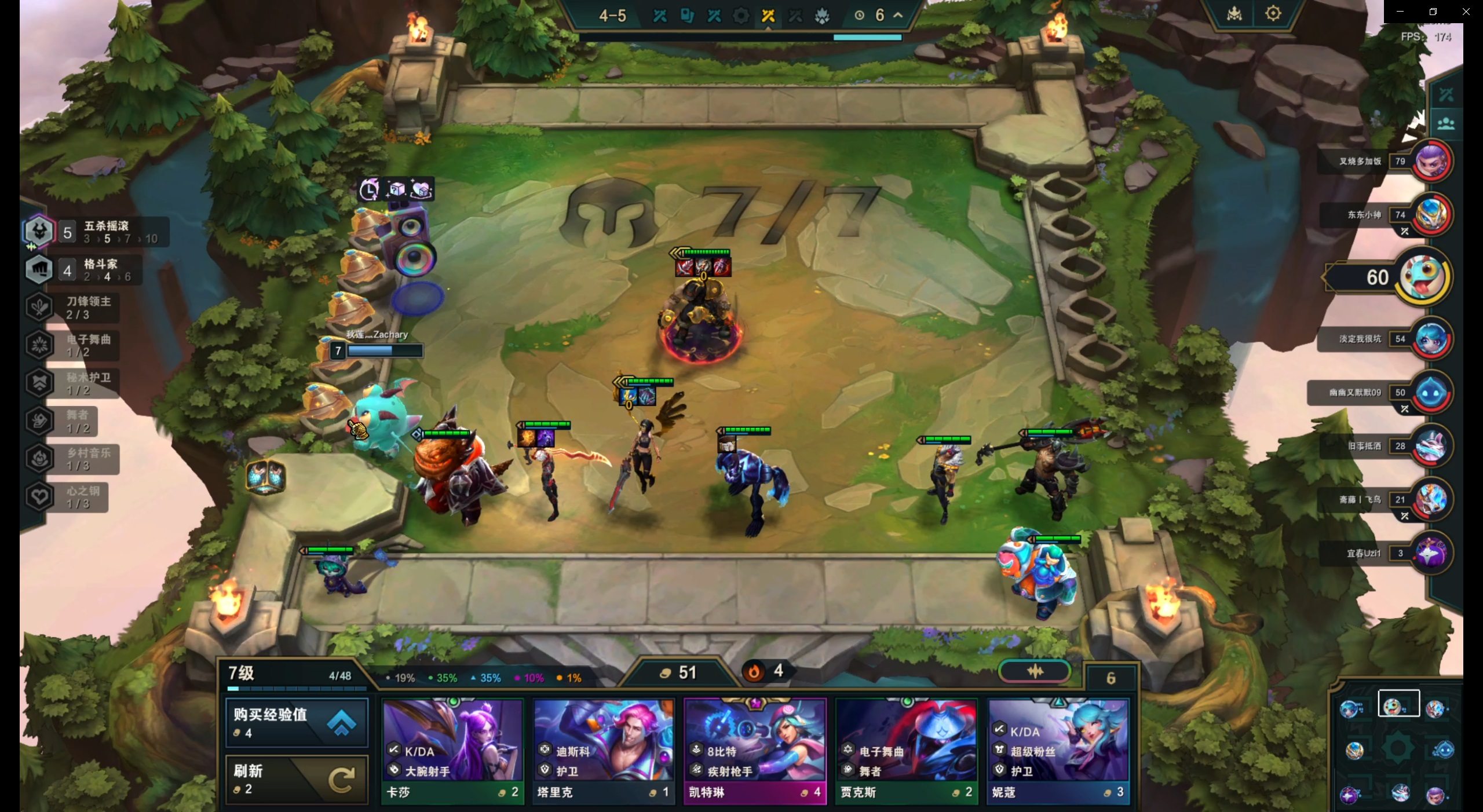
Task: Purchase the 塔里克 shop card
Action: coord(603,751)
